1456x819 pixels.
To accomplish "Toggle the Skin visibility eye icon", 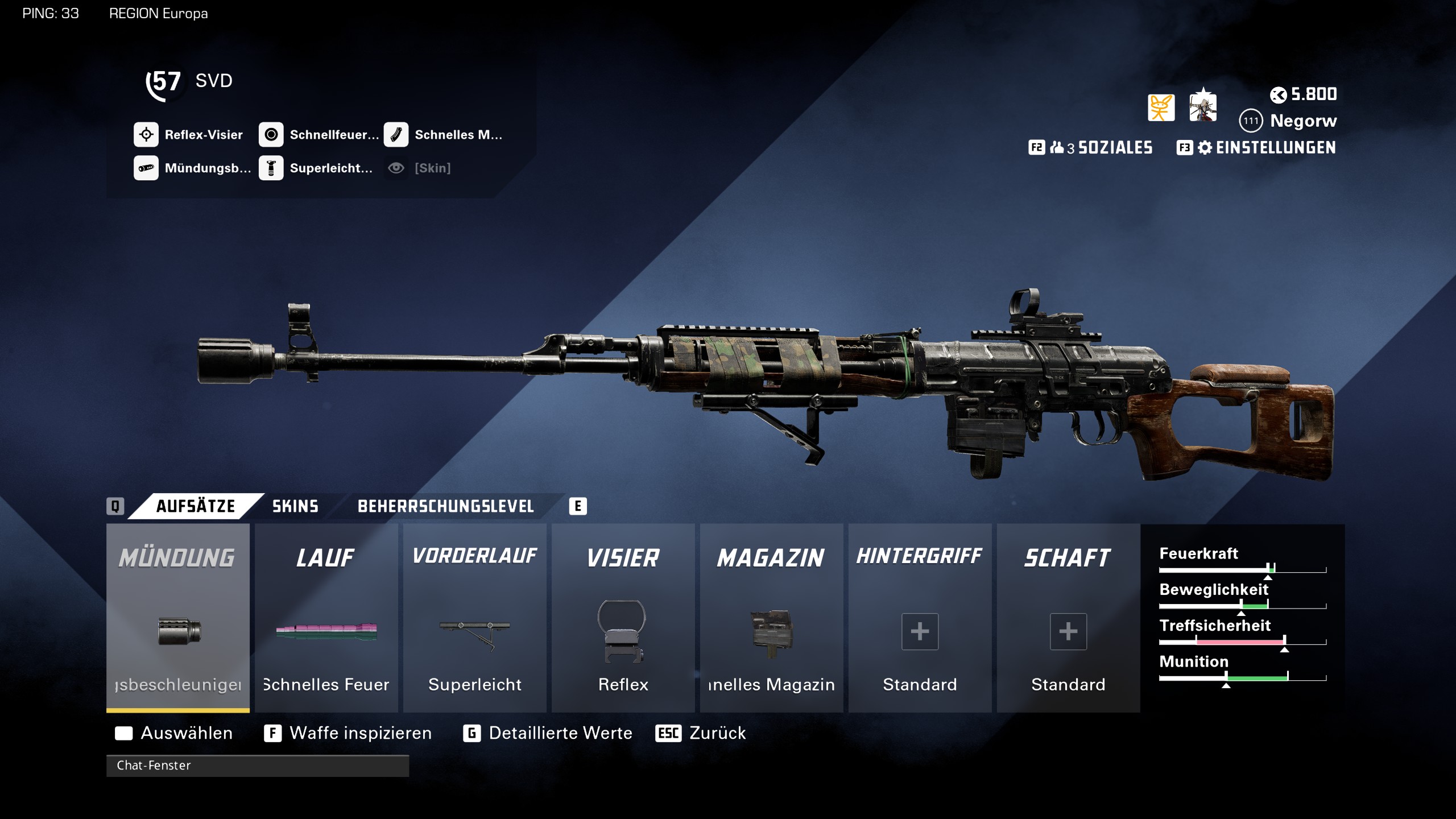I will click(396, 168).
